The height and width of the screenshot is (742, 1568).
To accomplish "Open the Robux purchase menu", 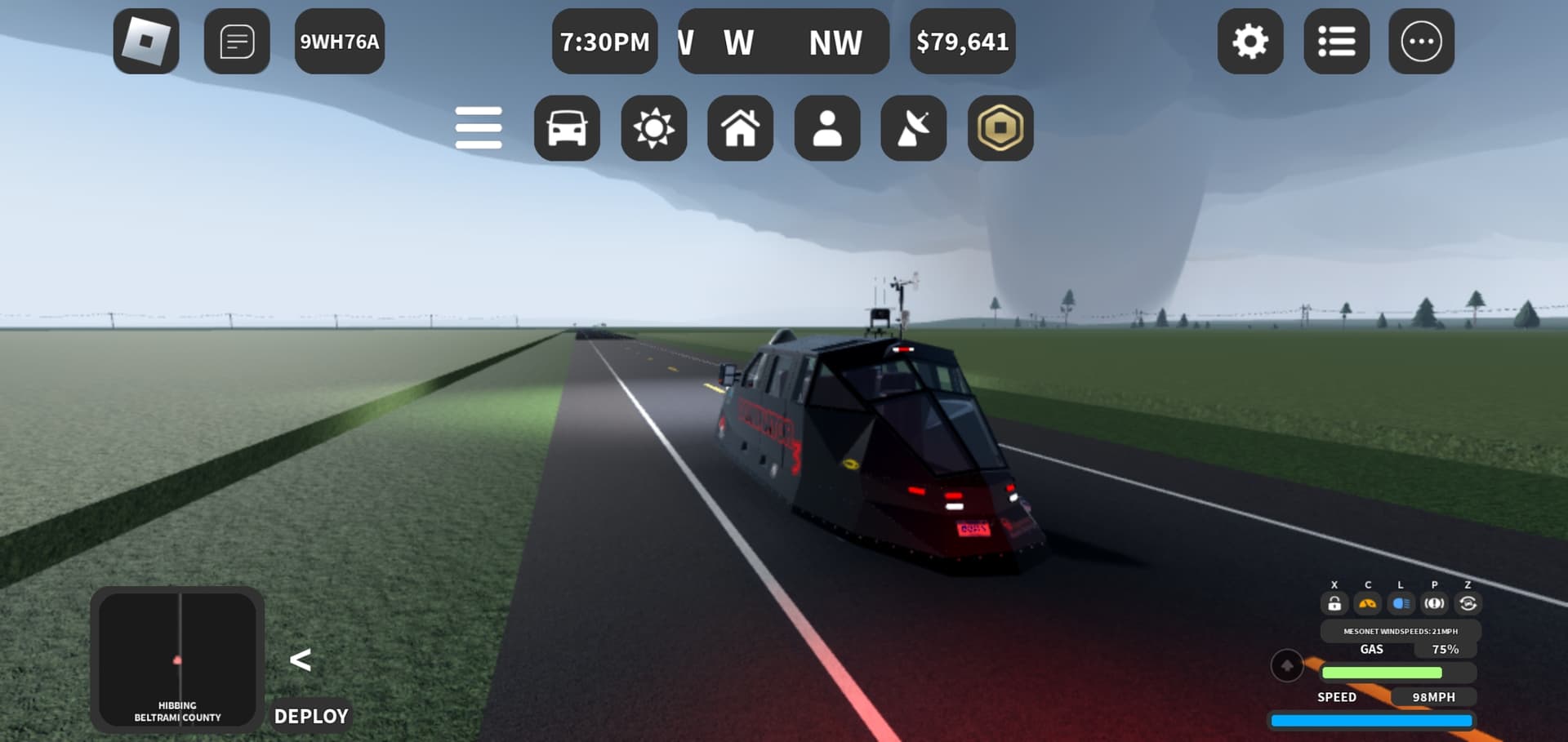I will pos(1000,127).
